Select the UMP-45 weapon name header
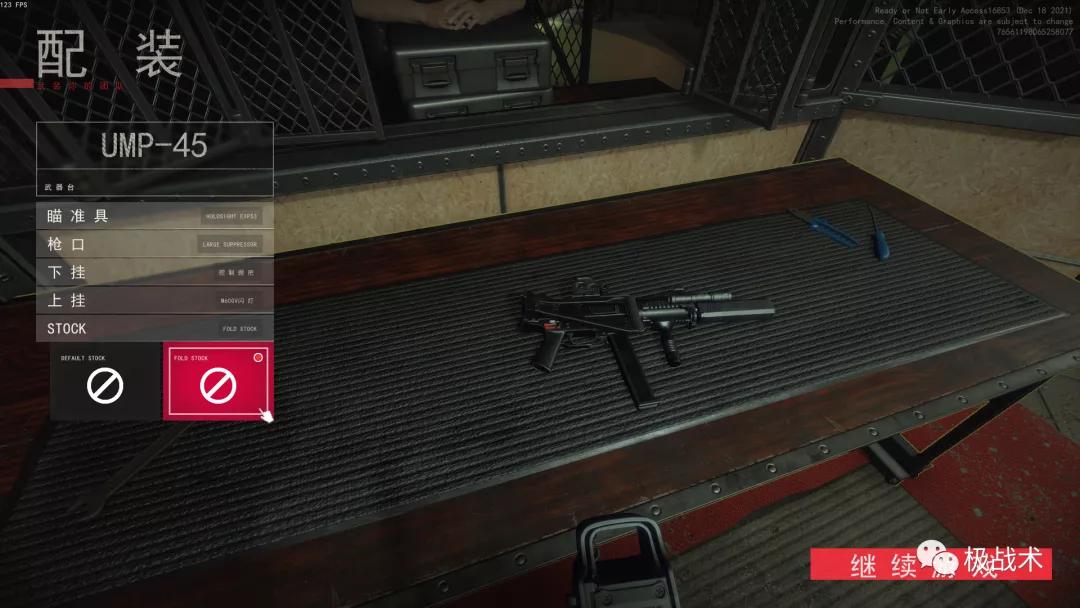This screenshot has width=1080, height=608. pyautogui.click(x=154, y=146)
